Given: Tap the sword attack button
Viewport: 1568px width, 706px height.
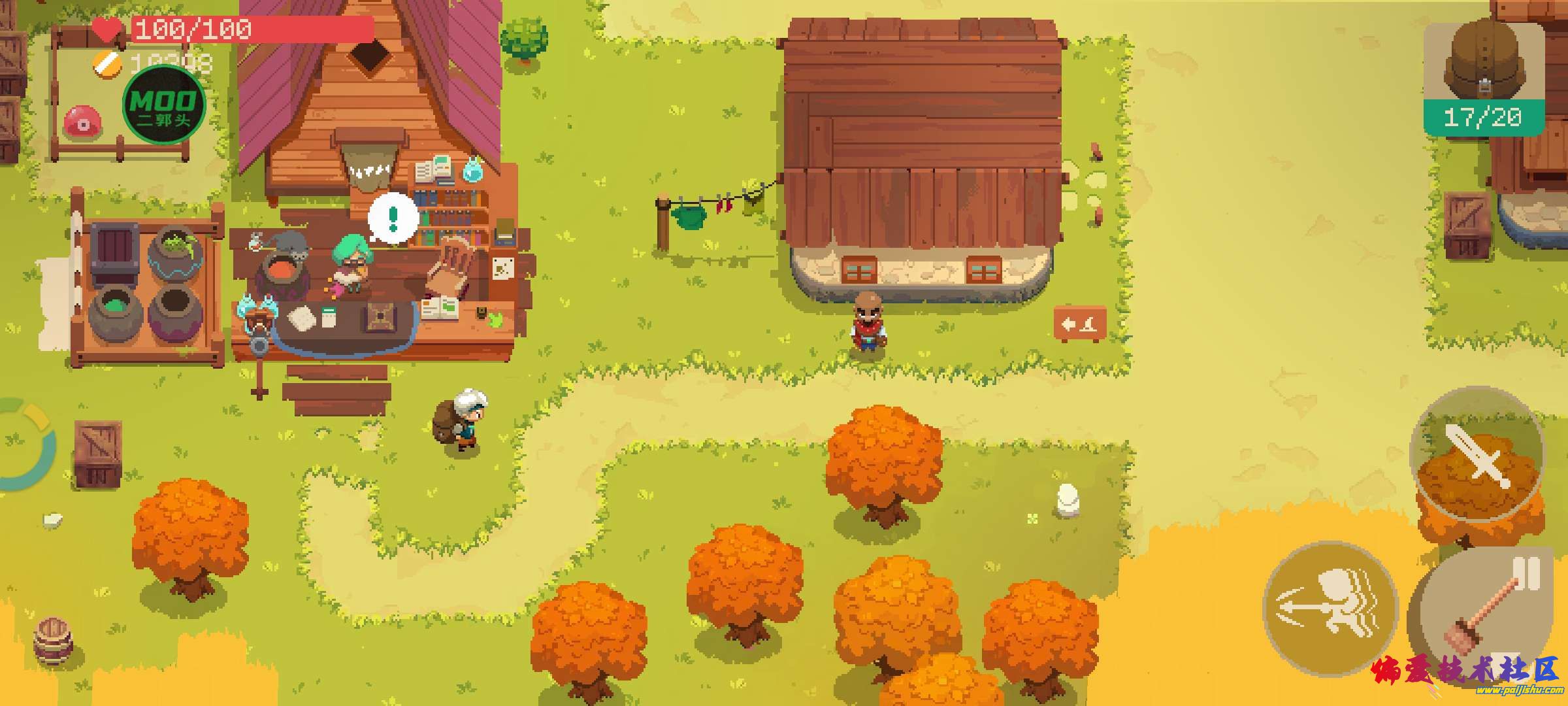Looking at the screenshot, I should pos(1477,455).
